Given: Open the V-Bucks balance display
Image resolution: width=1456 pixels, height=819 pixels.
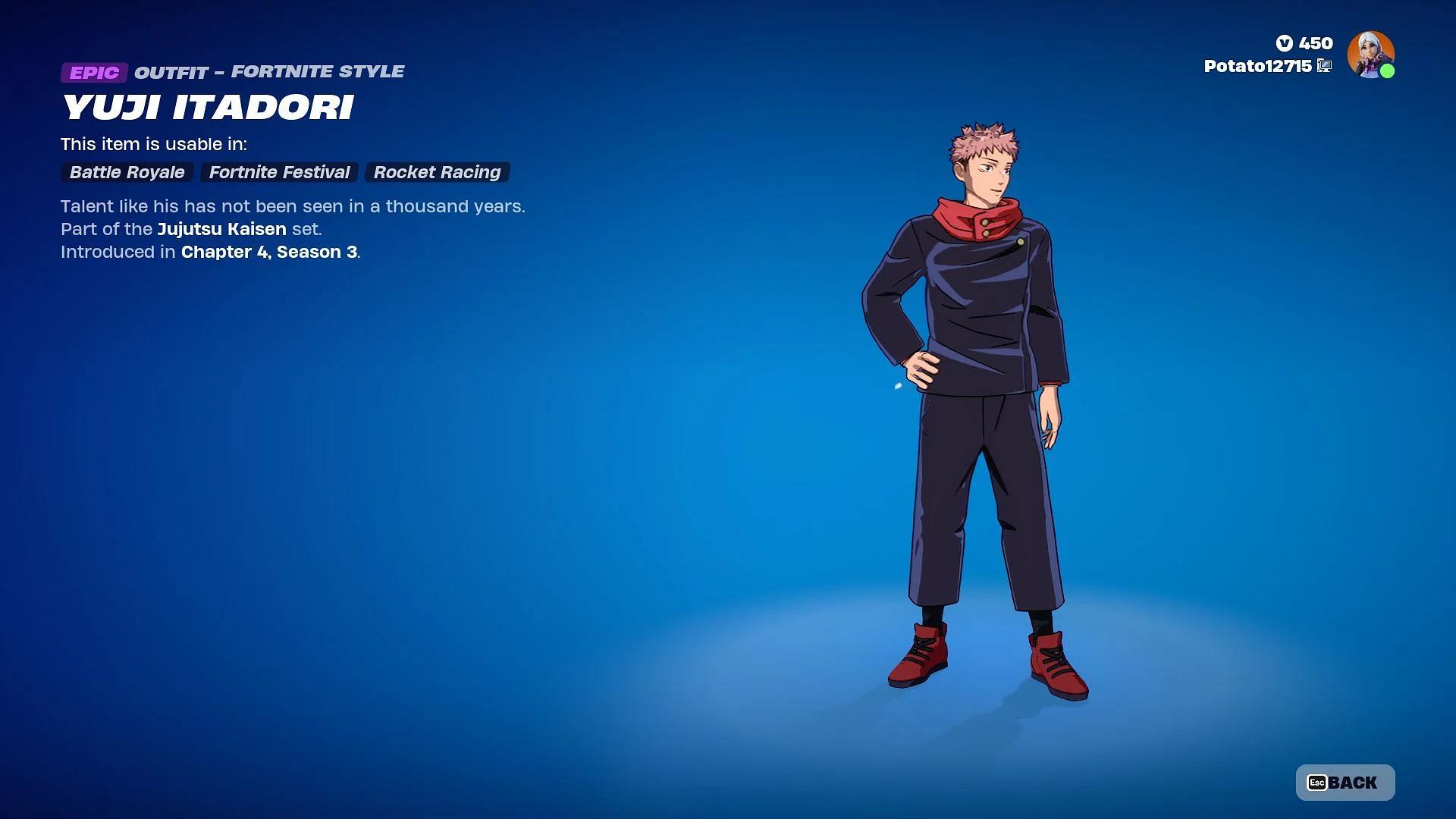Looking at the screenshot, I should click(1304, 43).
